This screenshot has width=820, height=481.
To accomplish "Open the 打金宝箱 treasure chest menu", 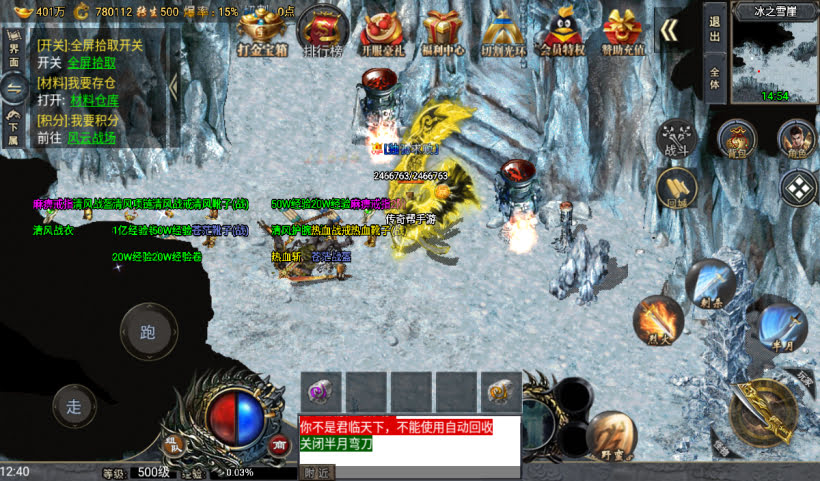I will 262,30.
